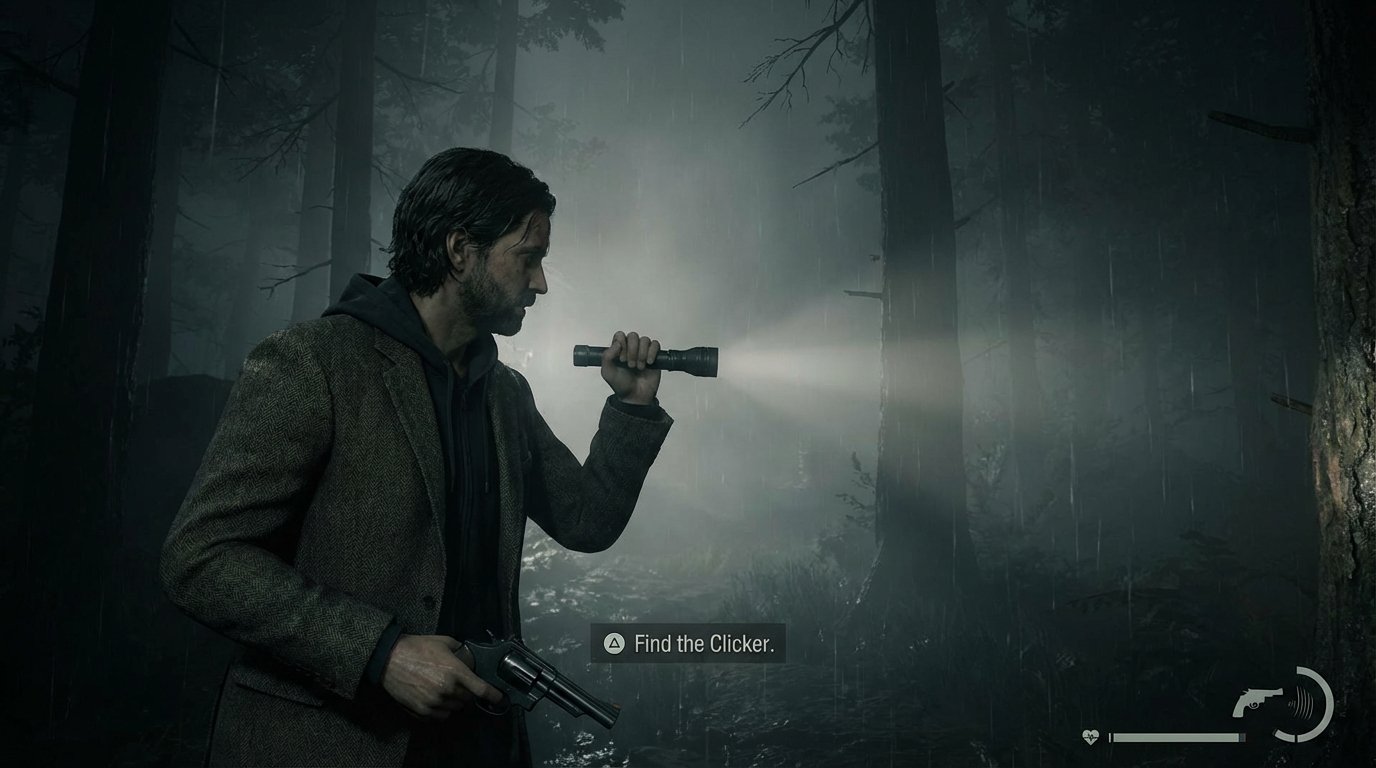Toggle the small health bar tick segment

(x=1242, y=737)
